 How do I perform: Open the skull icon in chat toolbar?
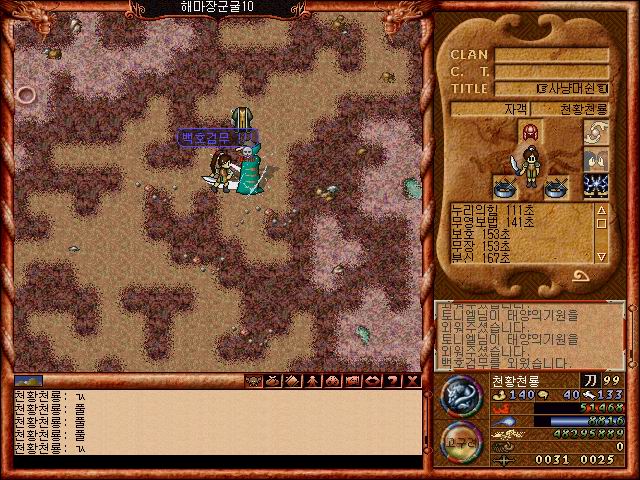(x=253, y=380)
